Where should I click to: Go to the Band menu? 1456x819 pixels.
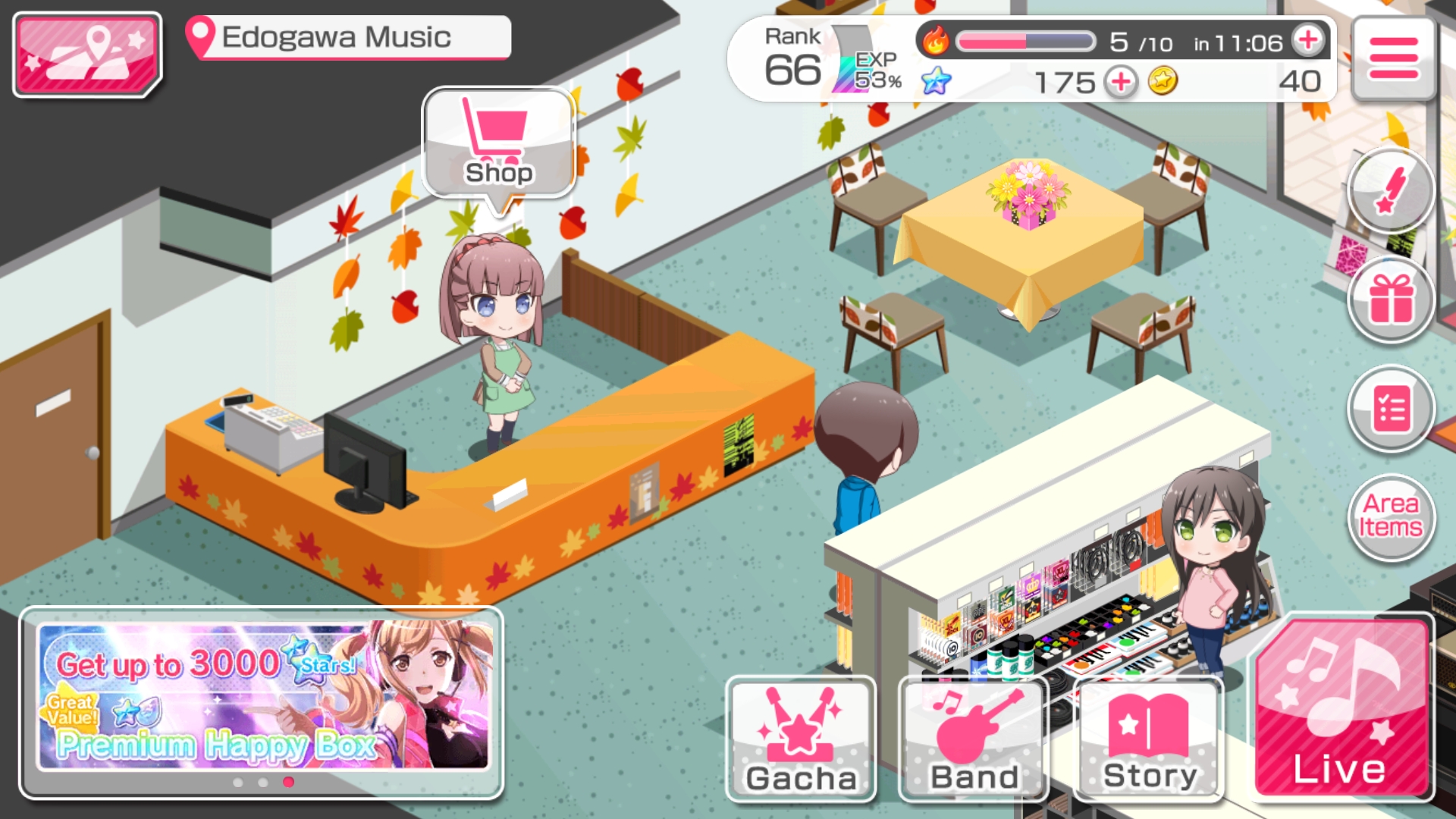tap(974, 739)
